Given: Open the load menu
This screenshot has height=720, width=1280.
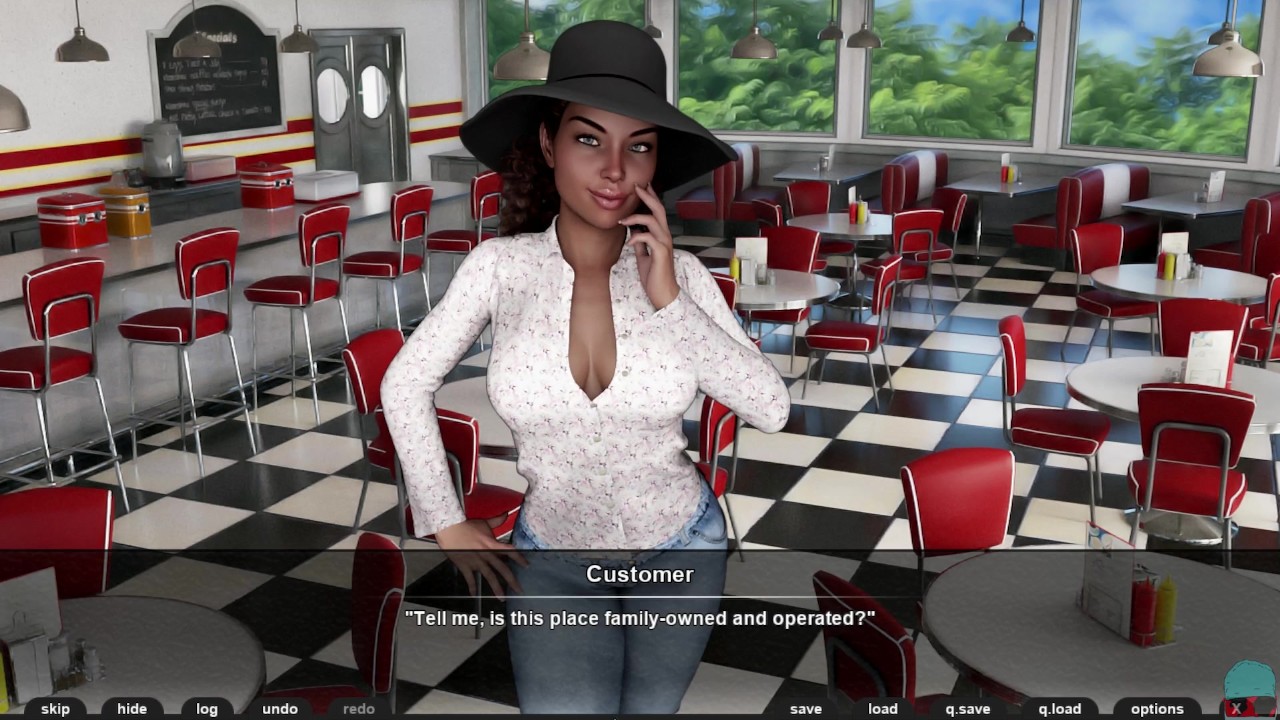Looking at the screenshot, I should pos(883,708).
